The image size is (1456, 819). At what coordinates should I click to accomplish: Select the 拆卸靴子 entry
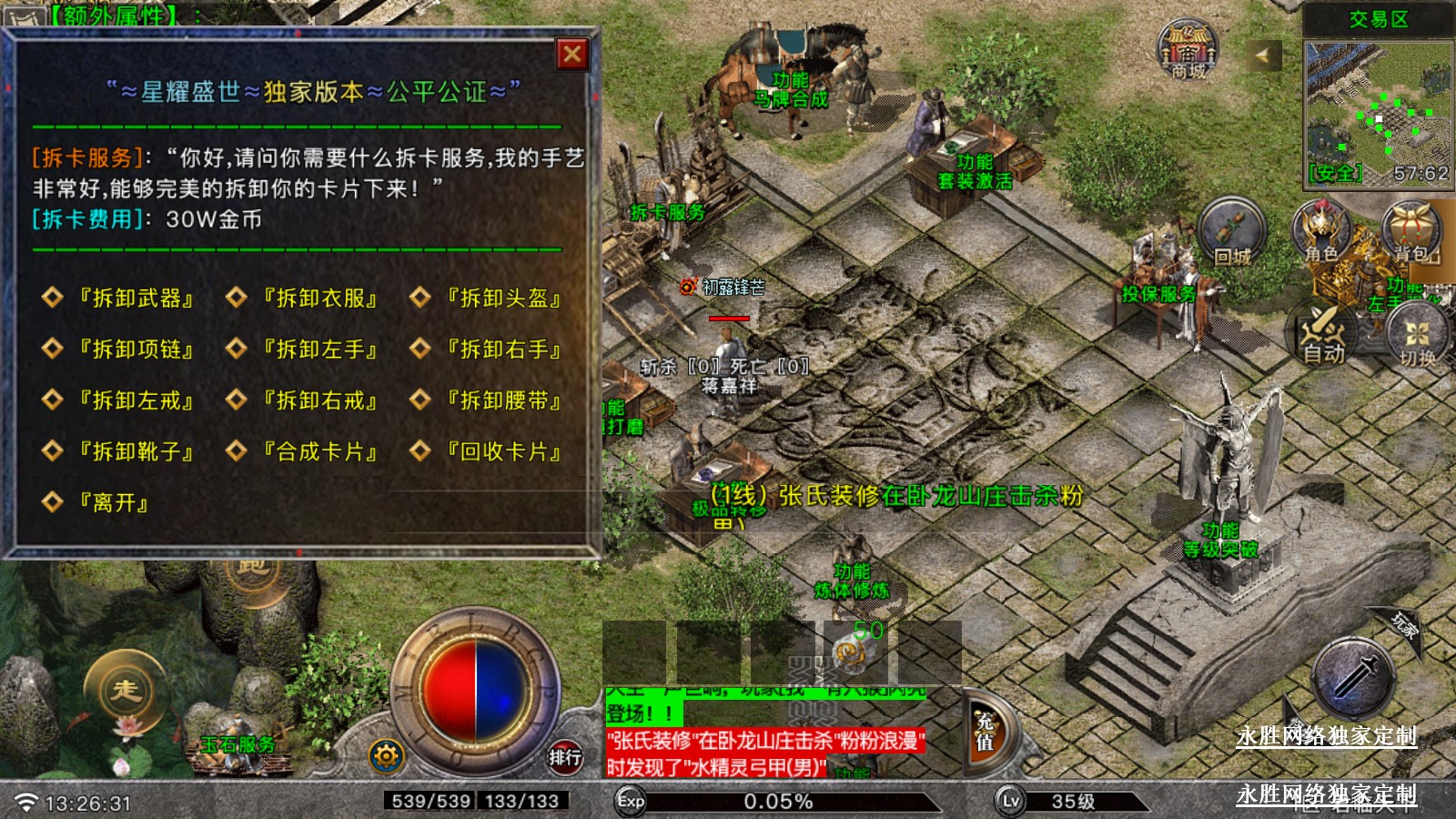point(136,451)
